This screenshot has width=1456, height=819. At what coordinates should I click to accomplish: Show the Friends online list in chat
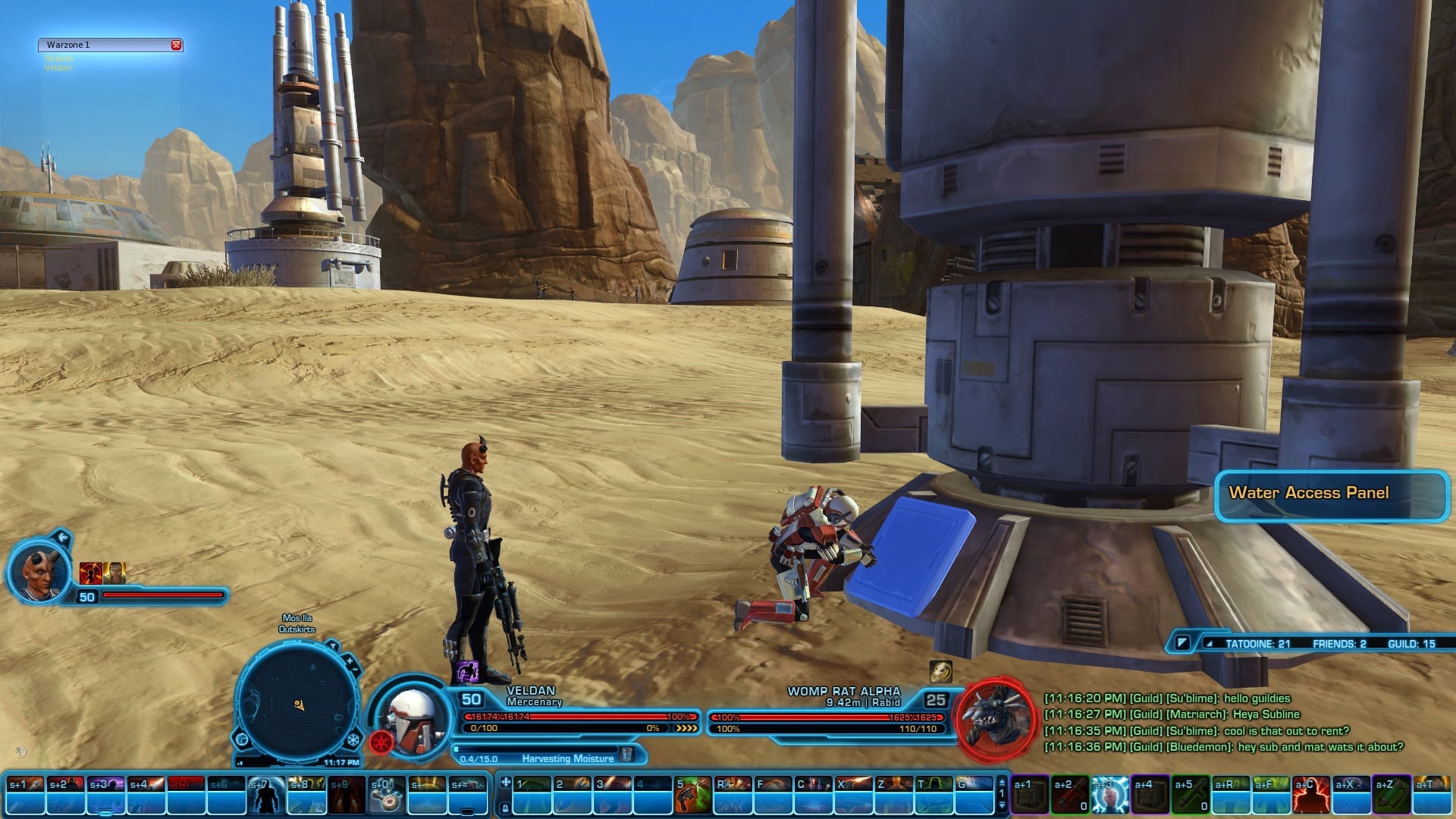click(x=1338, y=644)
